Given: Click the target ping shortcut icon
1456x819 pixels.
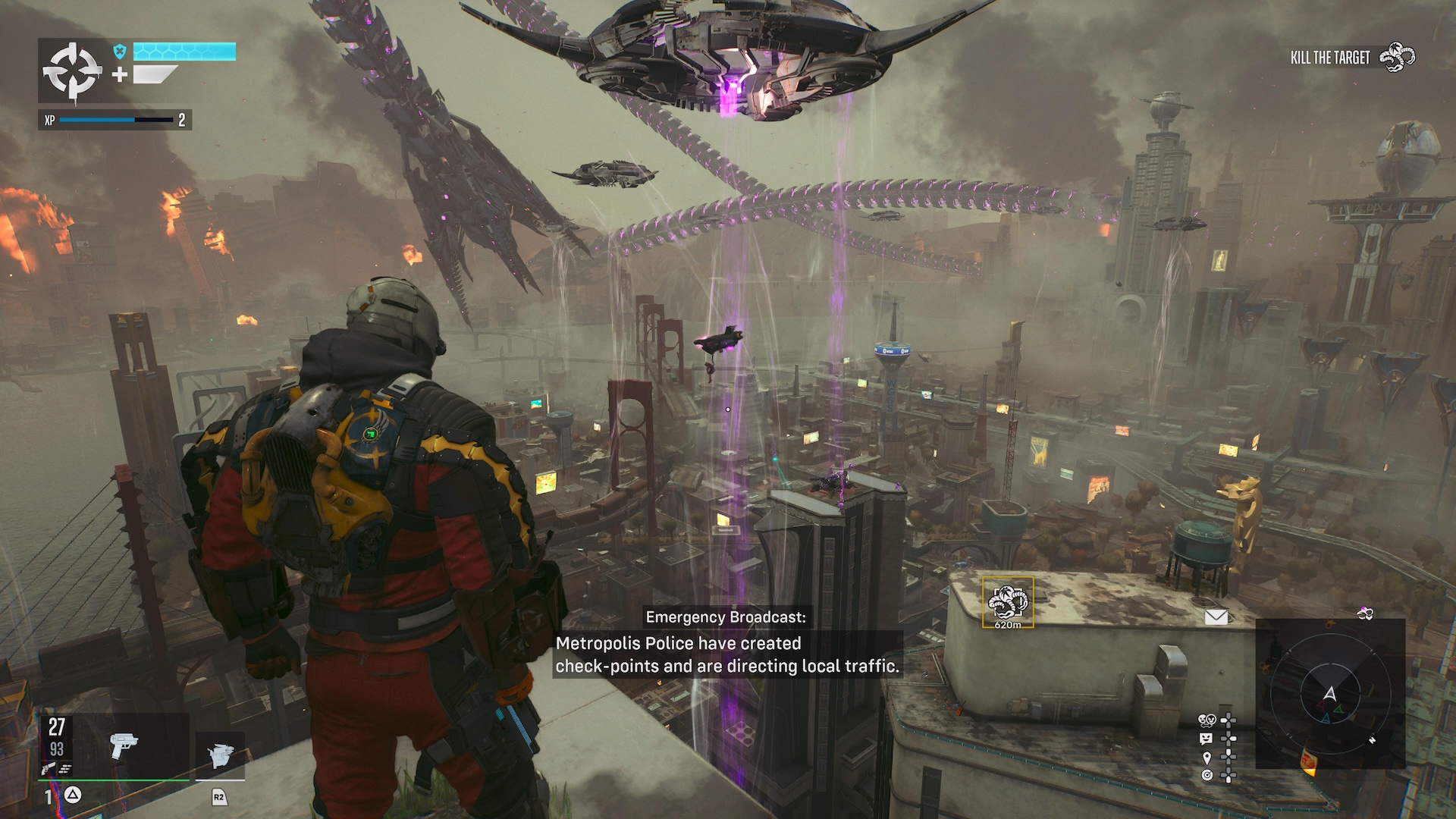Looking at the screenshot, I should tap(1207, 775).
